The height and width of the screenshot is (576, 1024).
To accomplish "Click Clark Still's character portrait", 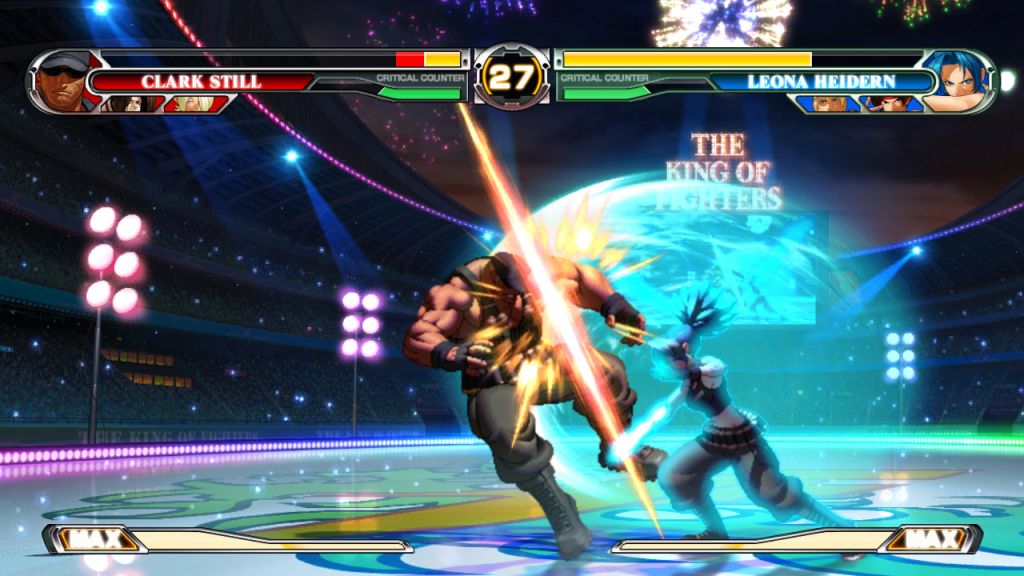I will (64, 80).
